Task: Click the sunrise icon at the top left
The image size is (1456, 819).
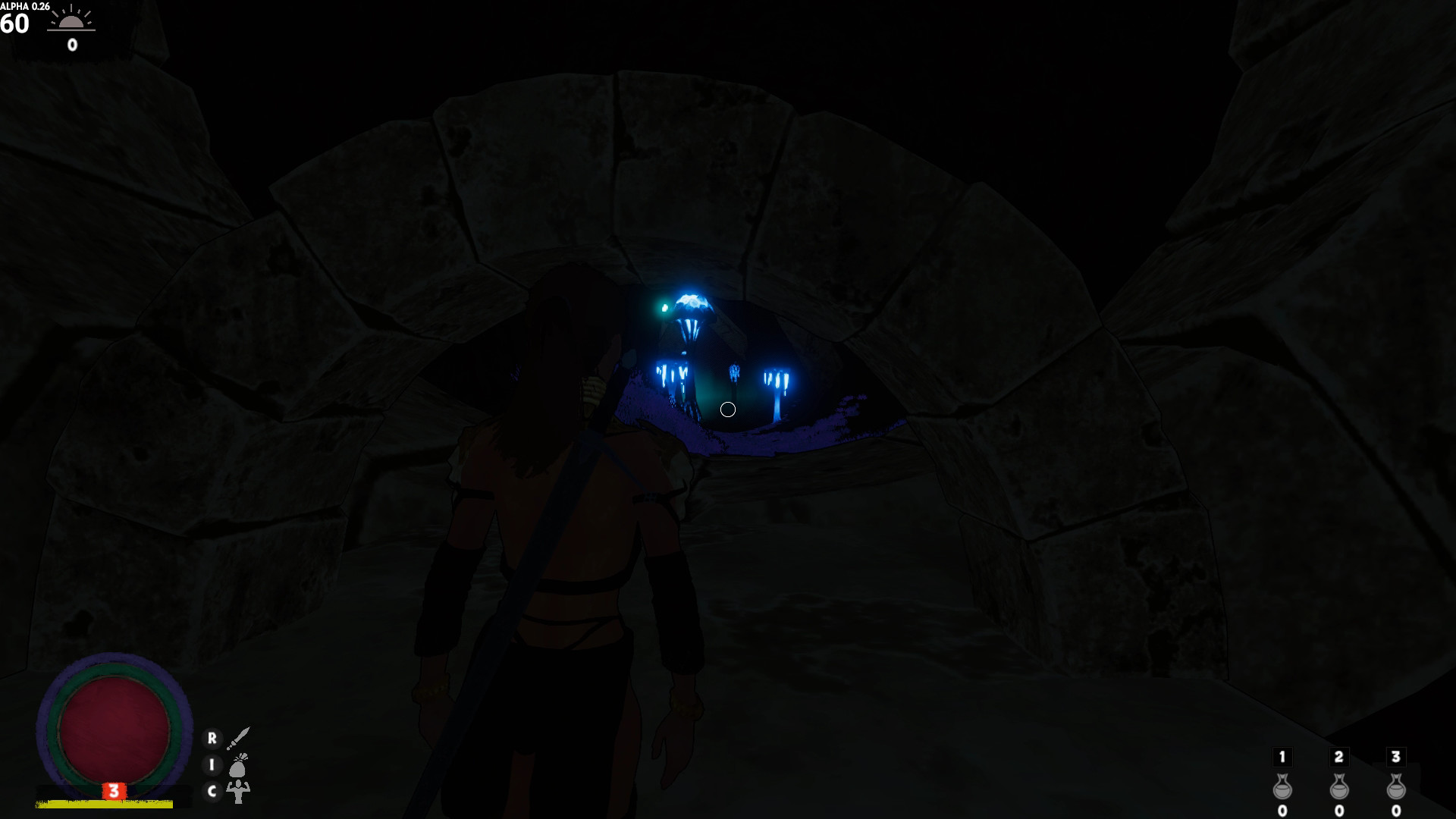Action: (x=72, y=23)
